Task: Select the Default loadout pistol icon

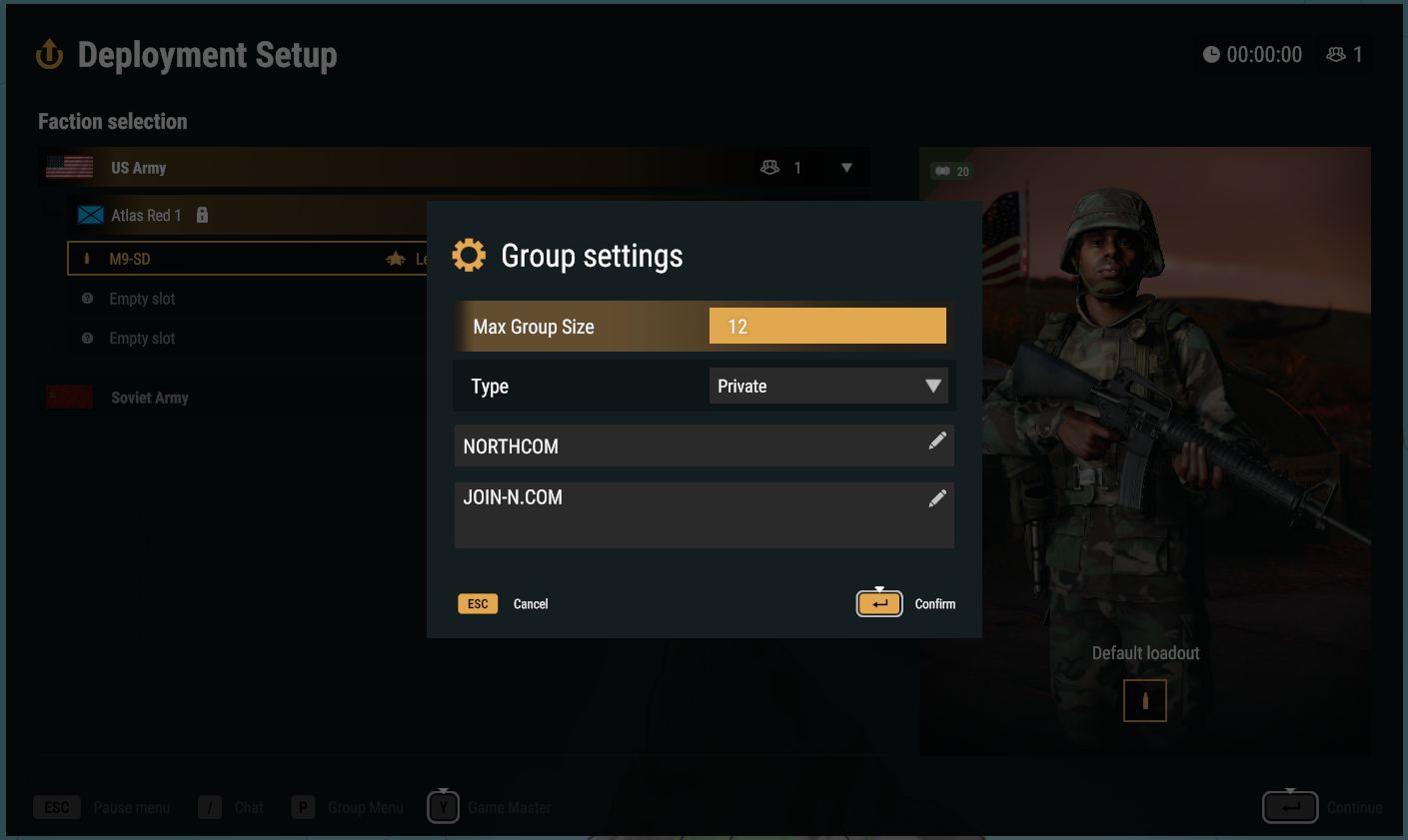Action: pos(1144,700)
